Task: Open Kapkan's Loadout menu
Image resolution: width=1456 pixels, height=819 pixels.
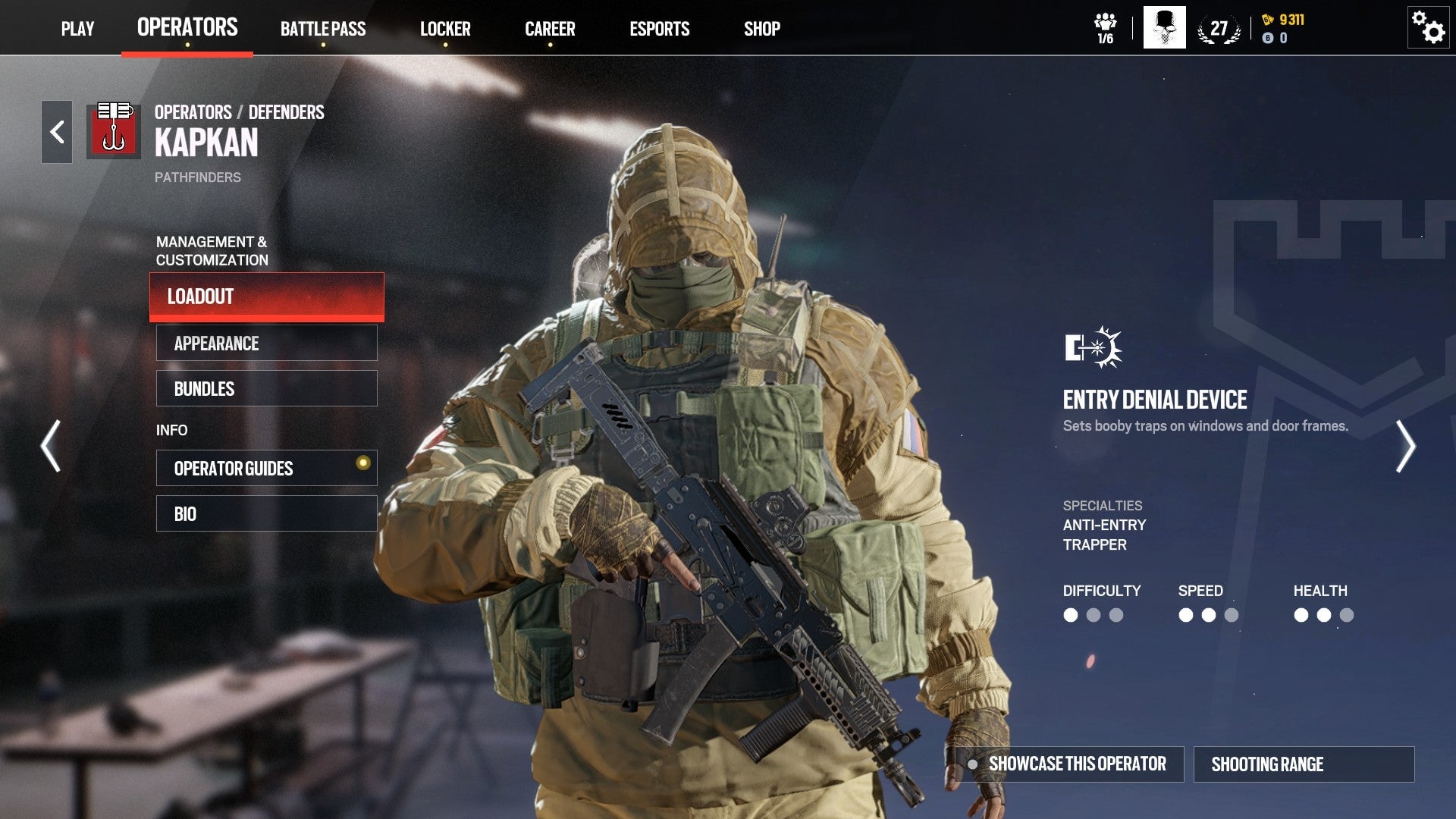Action: pos(266,297)
